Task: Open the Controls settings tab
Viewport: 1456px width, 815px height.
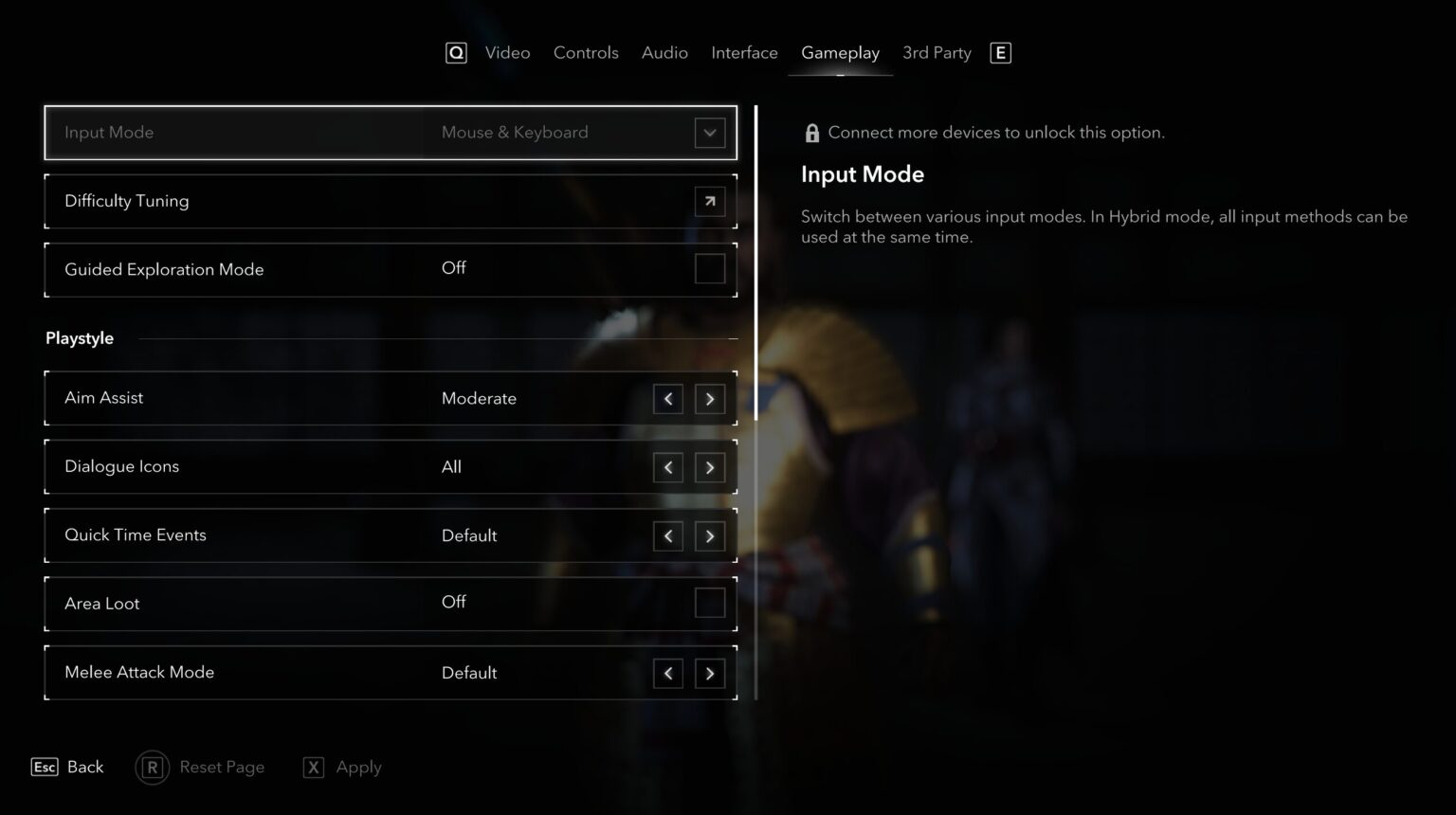Action: [x=586, y=53]
